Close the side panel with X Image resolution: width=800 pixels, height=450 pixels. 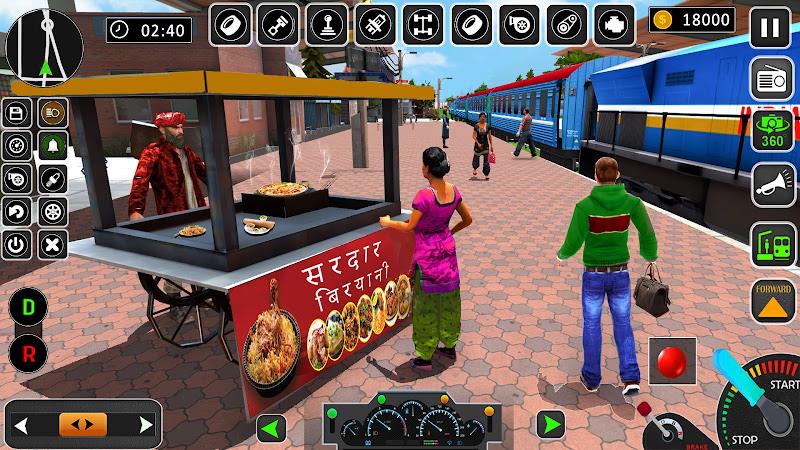[x=52, y=243]
